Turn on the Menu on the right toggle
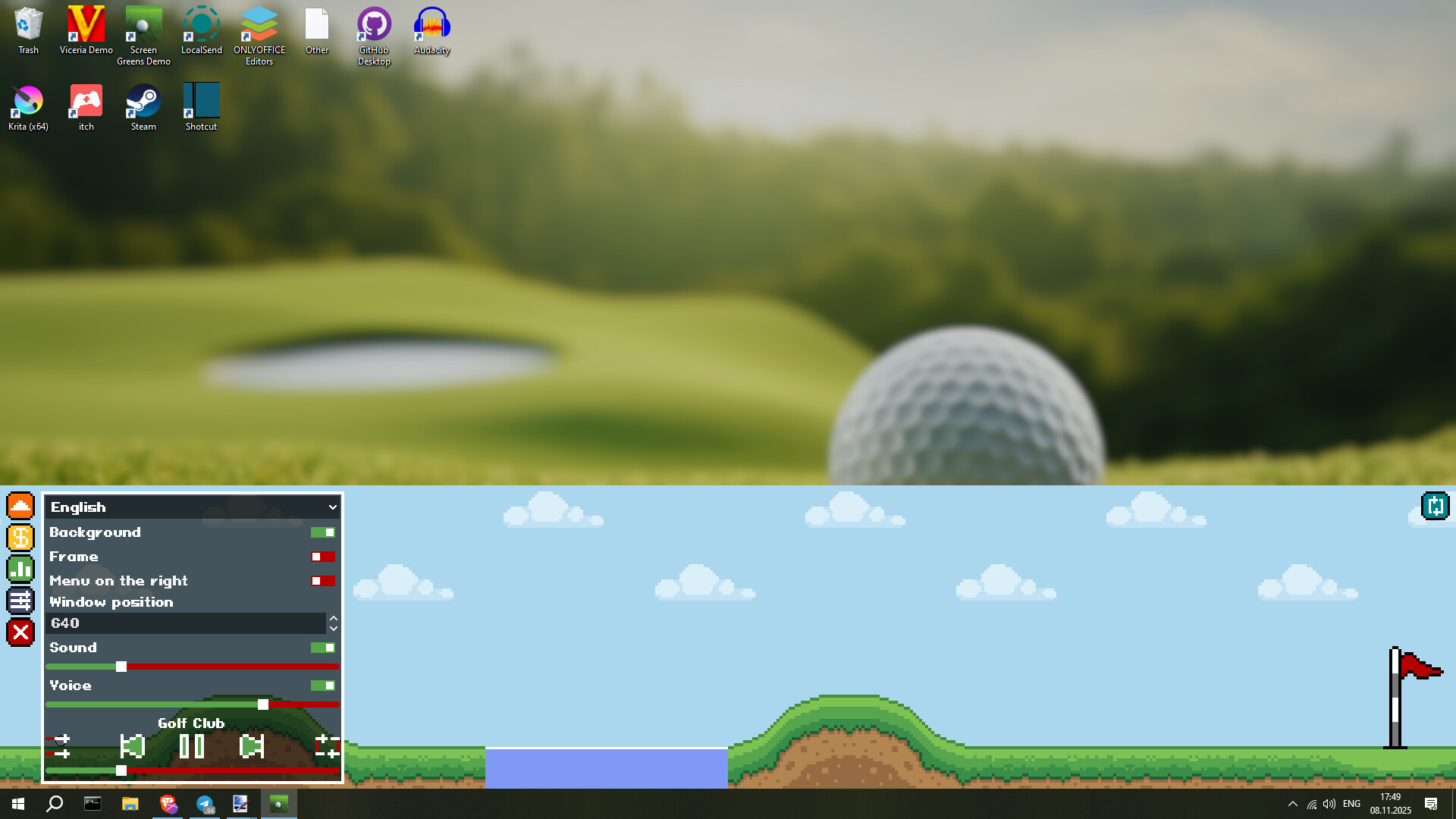1456x819 pixels. pyautogui.click(x=322, y=581)
